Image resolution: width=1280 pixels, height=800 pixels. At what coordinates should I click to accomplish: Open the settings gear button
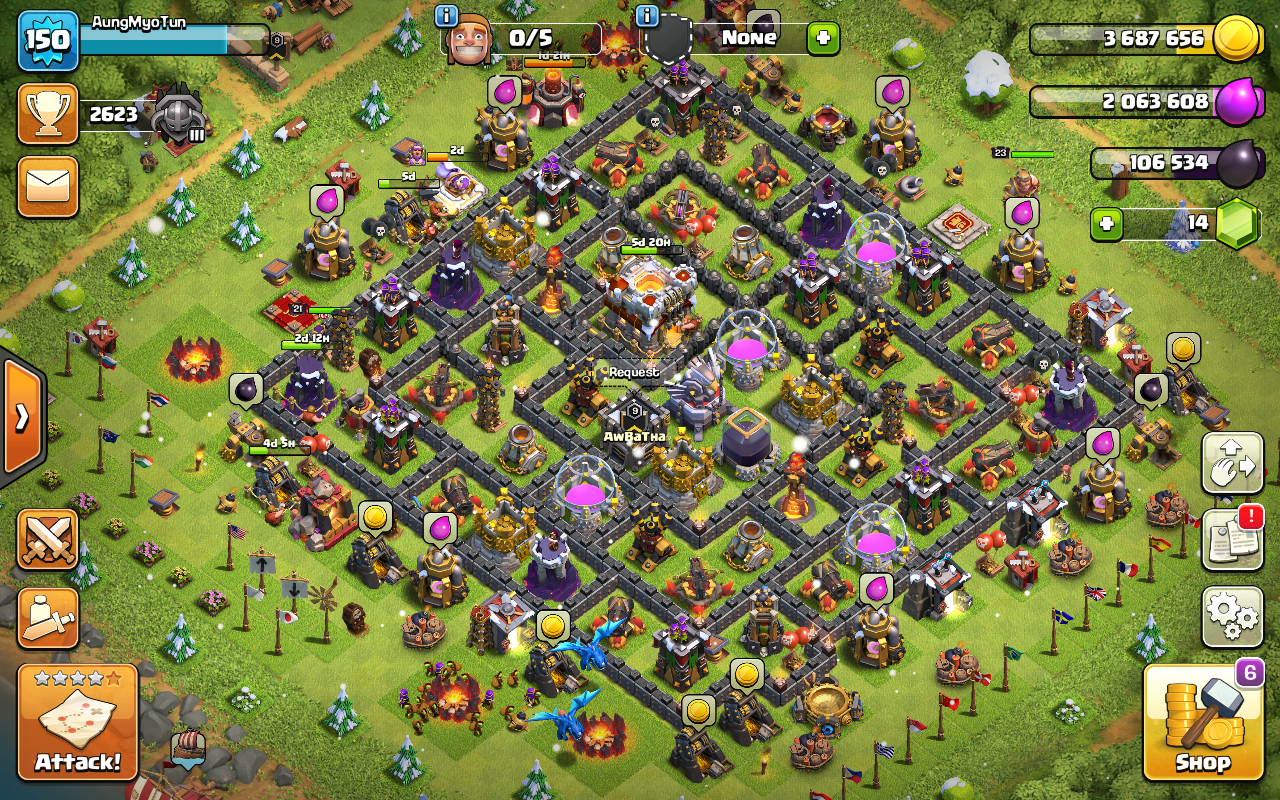pyautogui.click(x=1232, y=616)
